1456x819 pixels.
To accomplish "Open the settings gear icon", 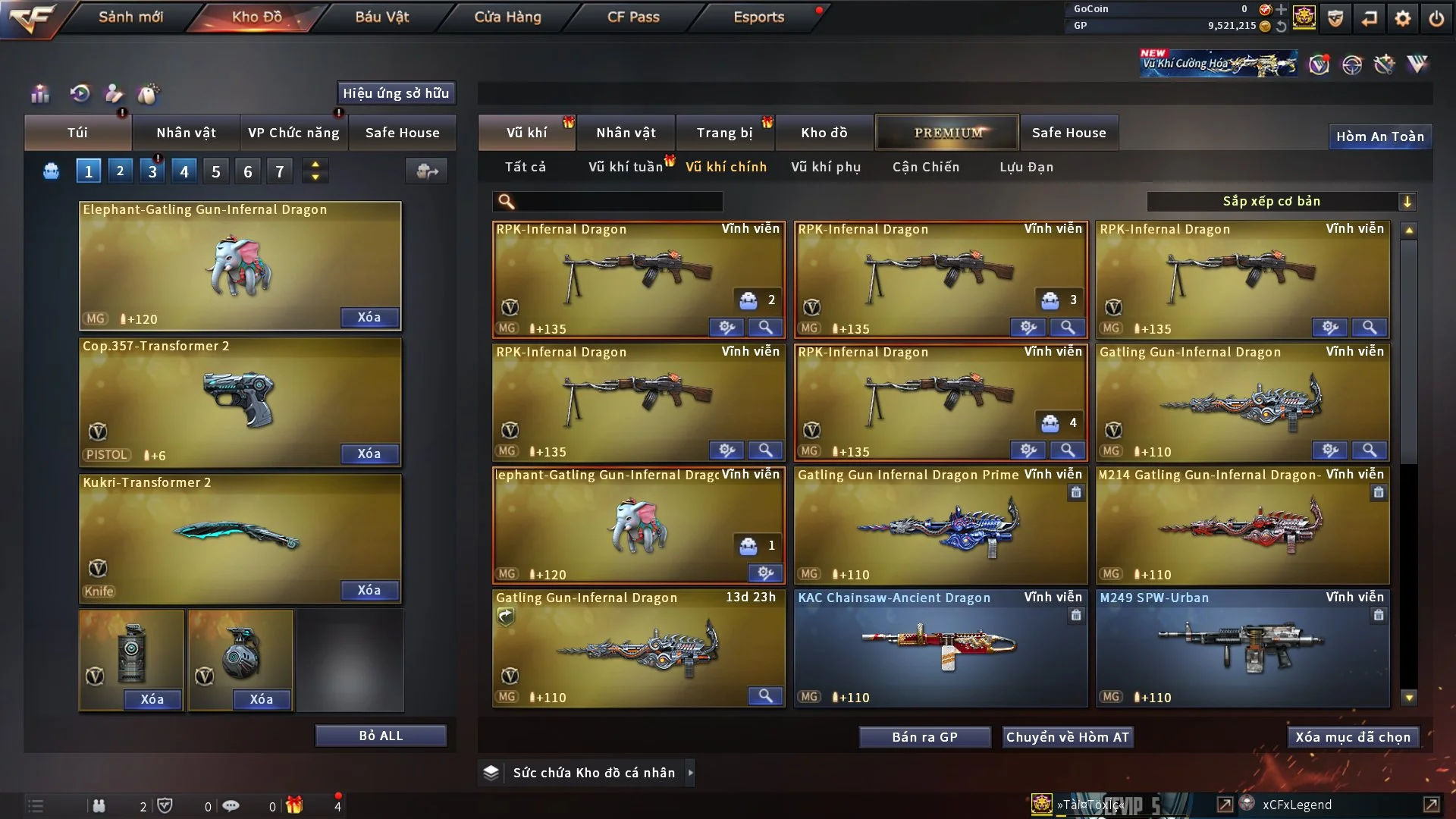I will 1402,18.
